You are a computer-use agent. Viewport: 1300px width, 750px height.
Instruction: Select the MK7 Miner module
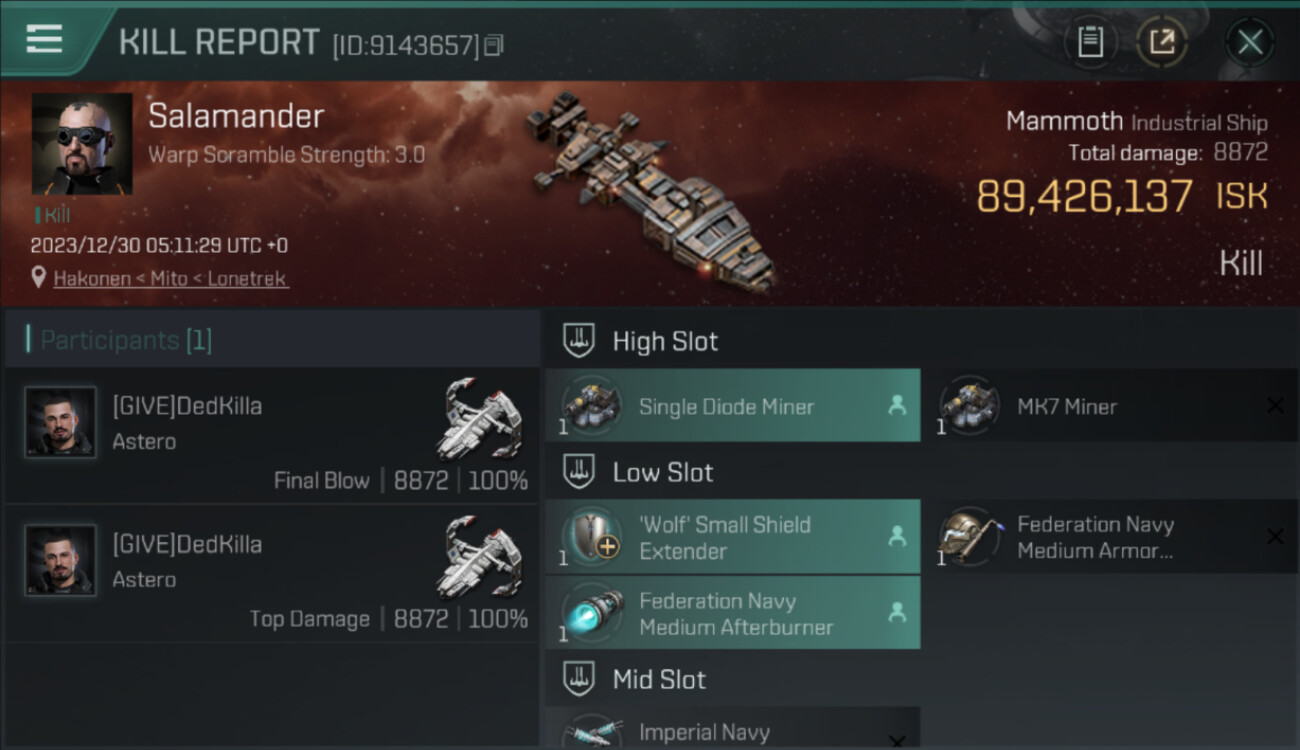coord(1108,406)
